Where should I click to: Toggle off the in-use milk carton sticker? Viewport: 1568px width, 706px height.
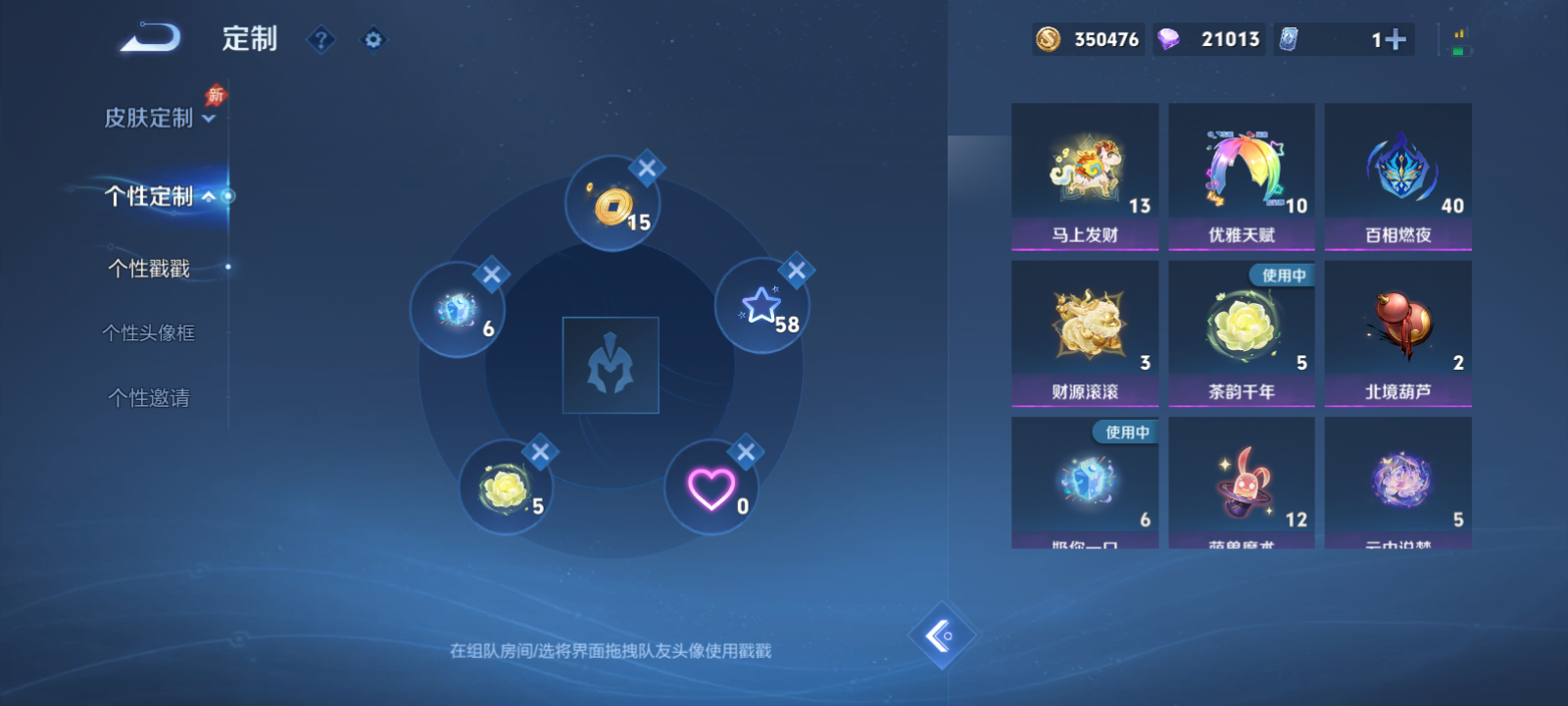(x=1085, y=480)
